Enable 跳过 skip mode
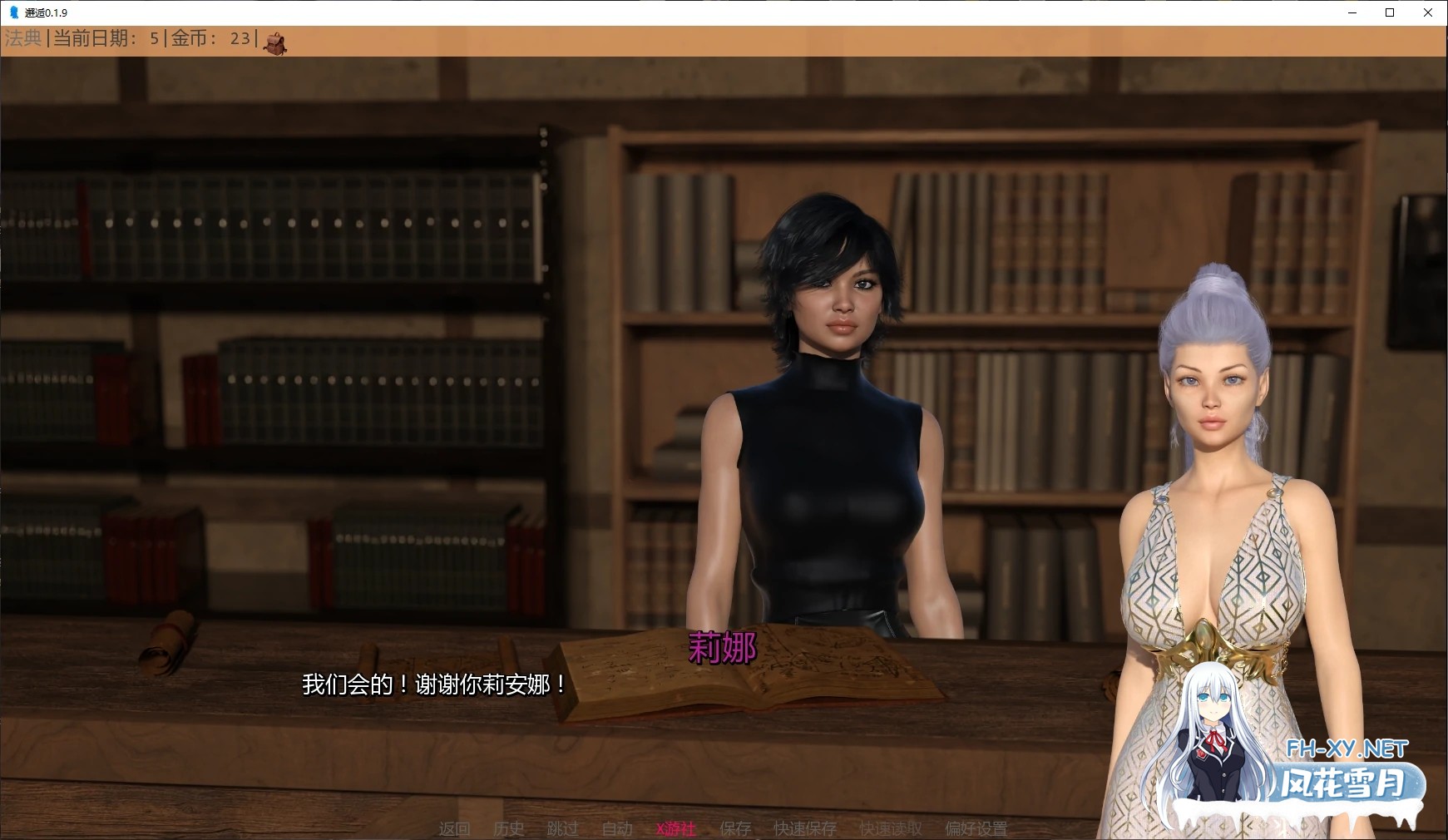The height and width of the screenshot is (840, 1448). point(562,828)
